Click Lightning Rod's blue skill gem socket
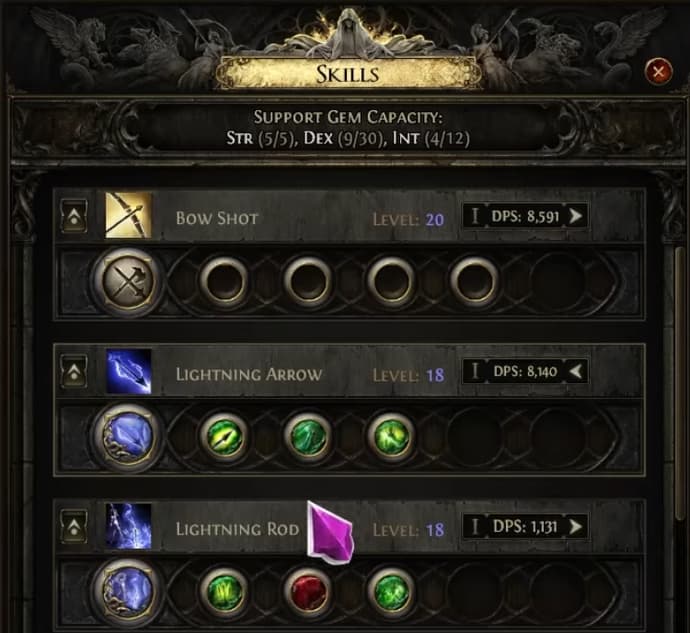This screenshot has width=690, height=633. click(x=129, y=591)
